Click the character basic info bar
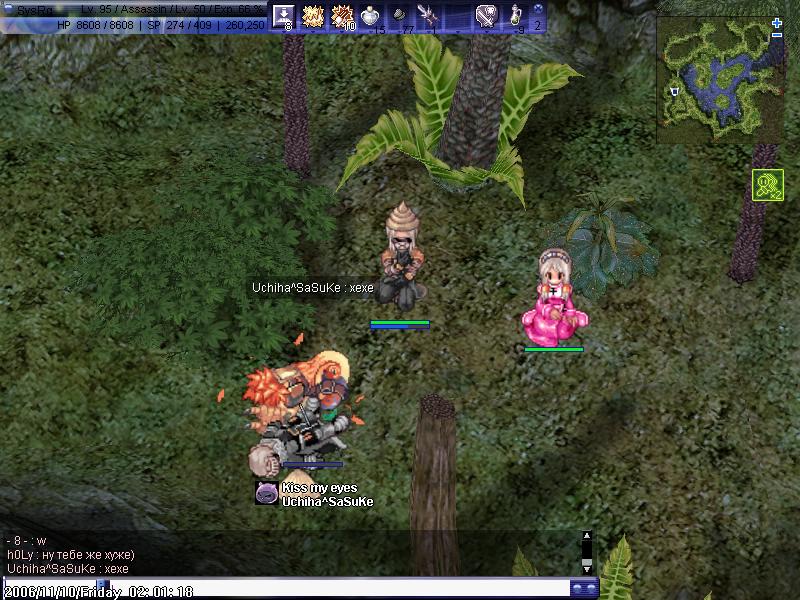This screenshot has height=600, width=800. pyautogui.click(x=134, y=16)
